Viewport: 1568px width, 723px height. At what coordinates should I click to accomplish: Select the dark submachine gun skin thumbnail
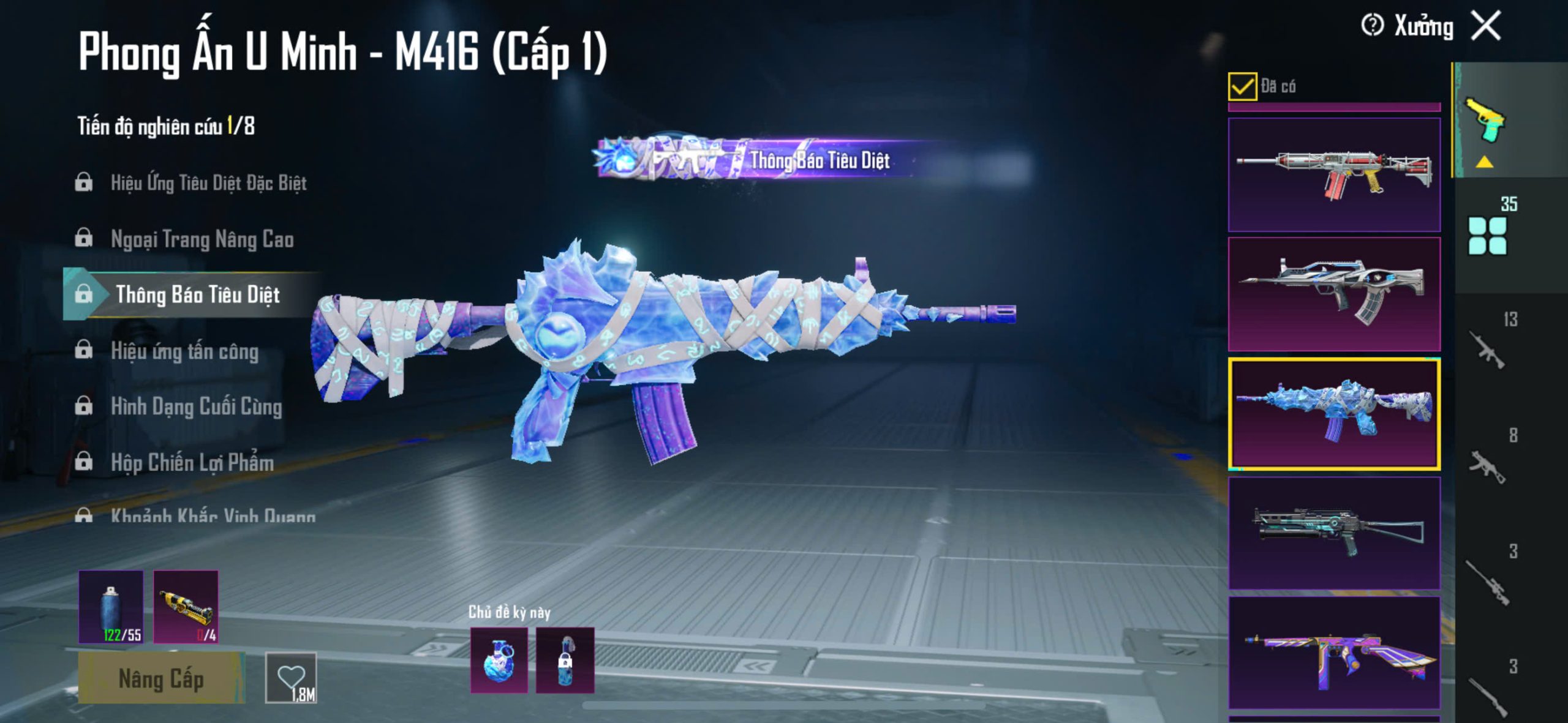click(1334, 533)
